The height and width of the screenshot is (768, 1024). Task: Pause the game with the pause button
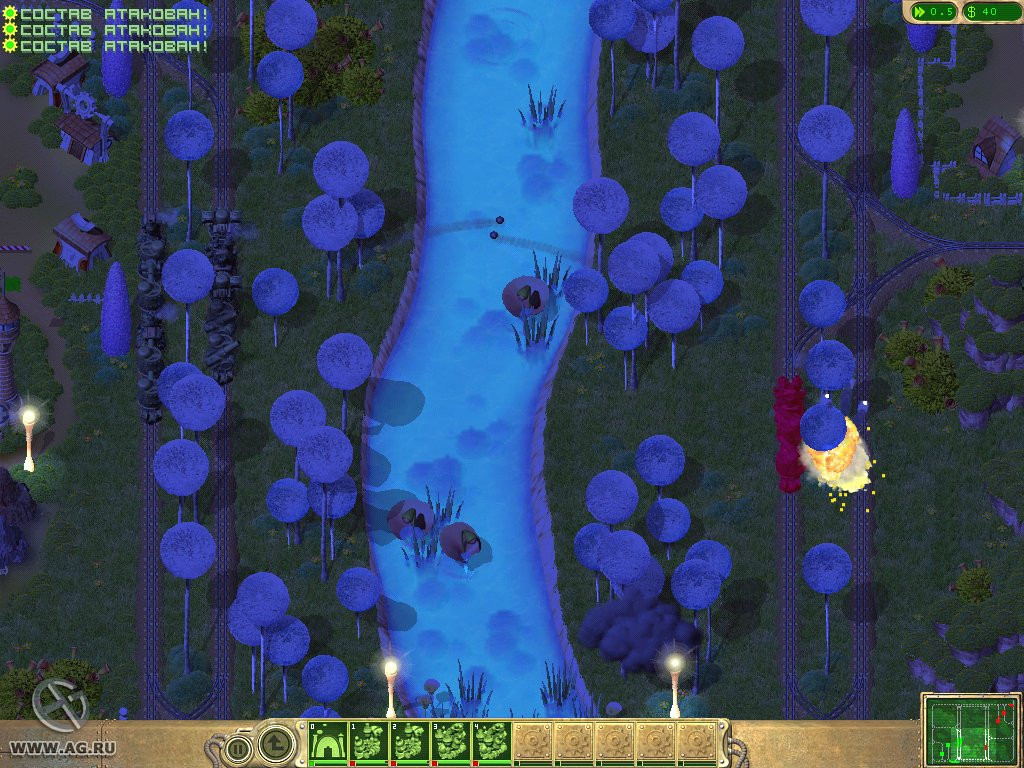tap(237, 746)
